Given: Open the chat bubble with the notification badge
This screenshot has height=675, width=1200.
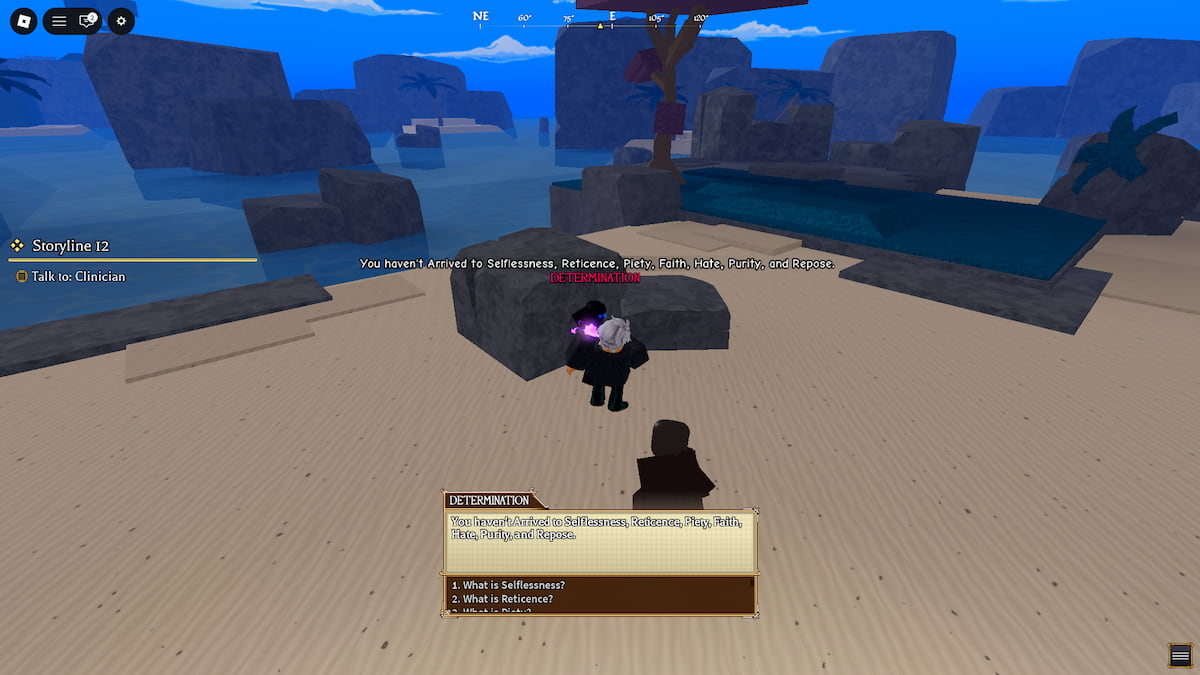Looking at the screenshot, I should coord(87,20).
